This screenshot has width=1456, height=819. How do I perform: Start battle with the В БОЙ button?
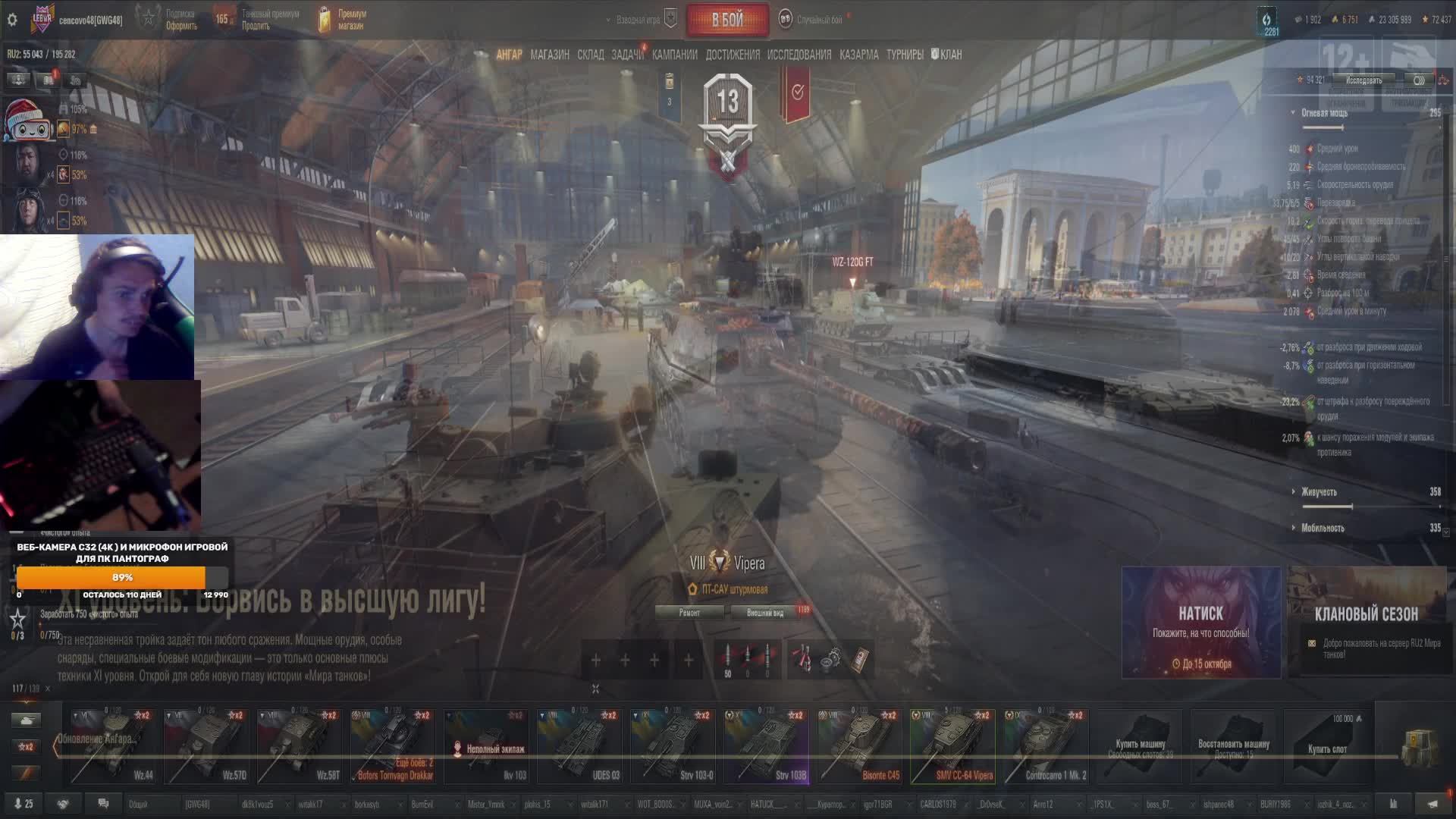[726, 20]
